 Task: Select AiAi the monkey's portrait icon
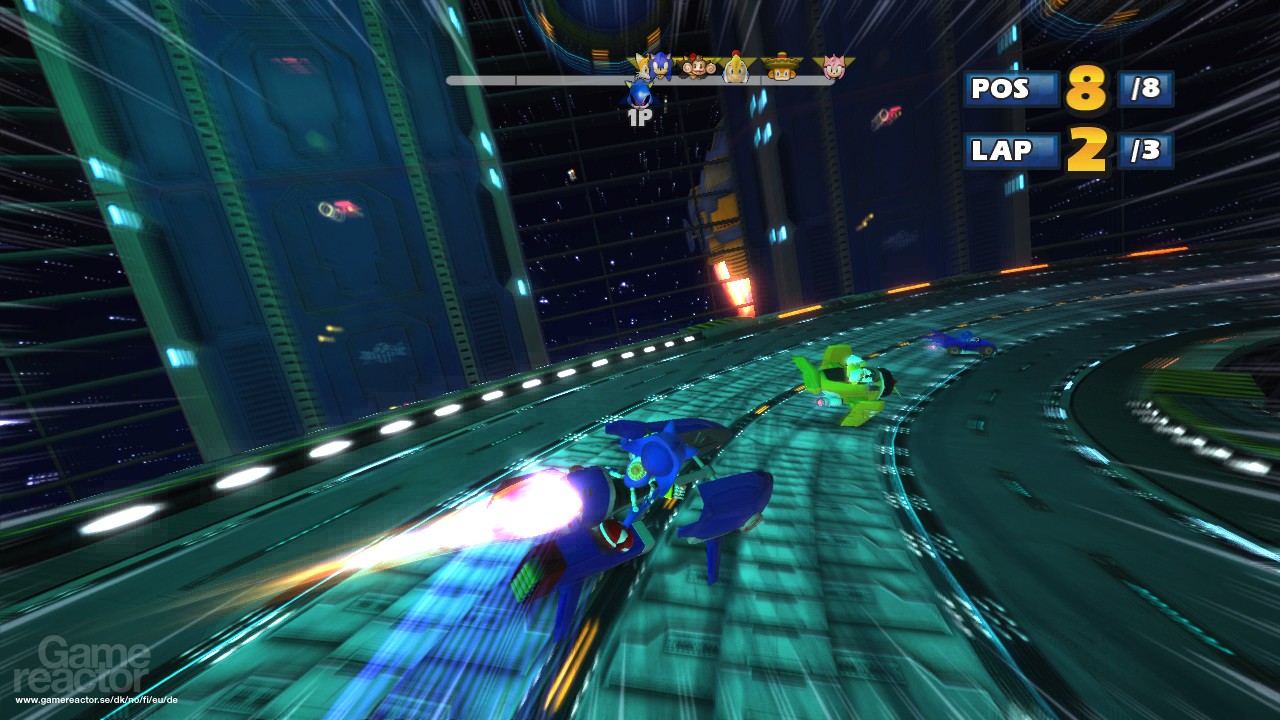coord(697,68)
